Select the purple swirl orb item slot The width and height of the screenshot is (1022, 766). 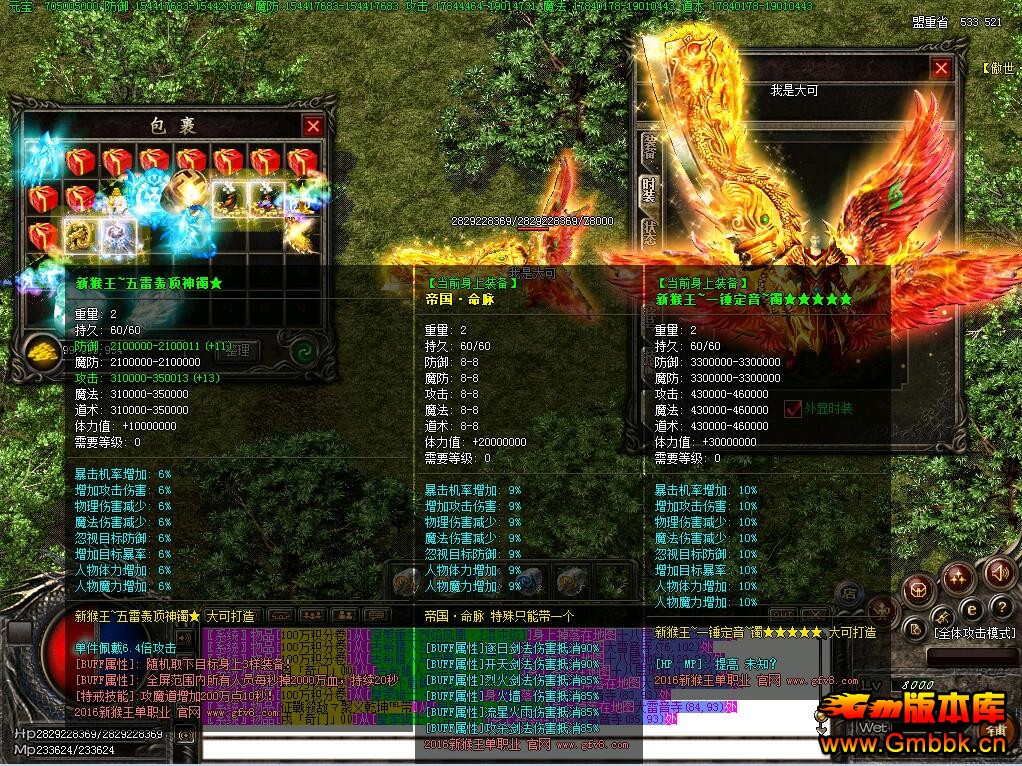[118, 235]
